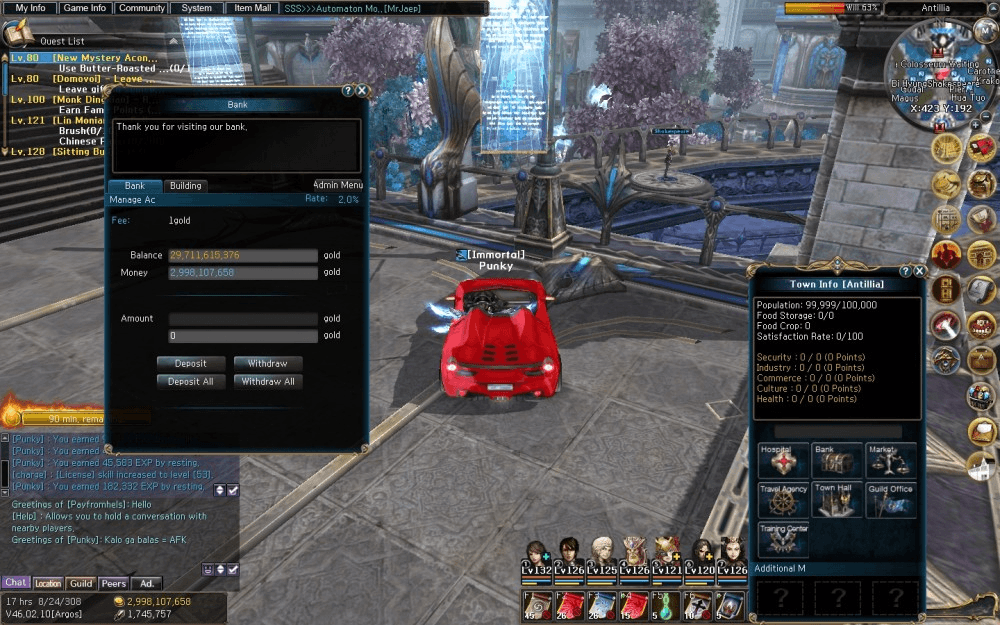This screenshot has height=625, width=1000.
Task: Open the Item Mall
Action: coord(252,8)
